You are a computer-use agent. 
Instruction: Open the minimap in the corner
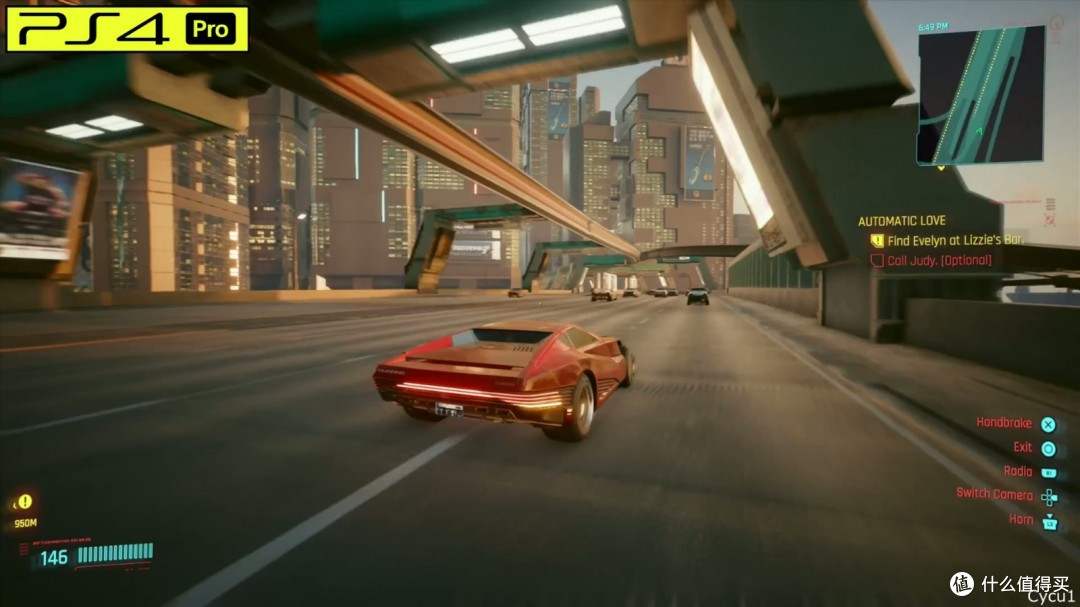click(980, 96)
